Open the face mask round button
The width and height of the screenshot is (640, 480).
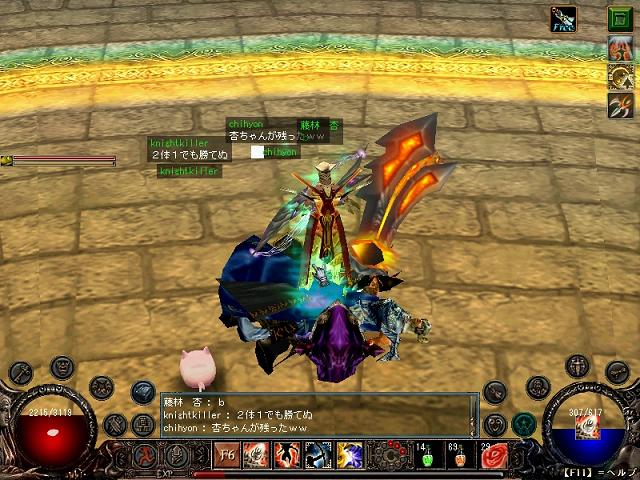(x=63, y=367)
